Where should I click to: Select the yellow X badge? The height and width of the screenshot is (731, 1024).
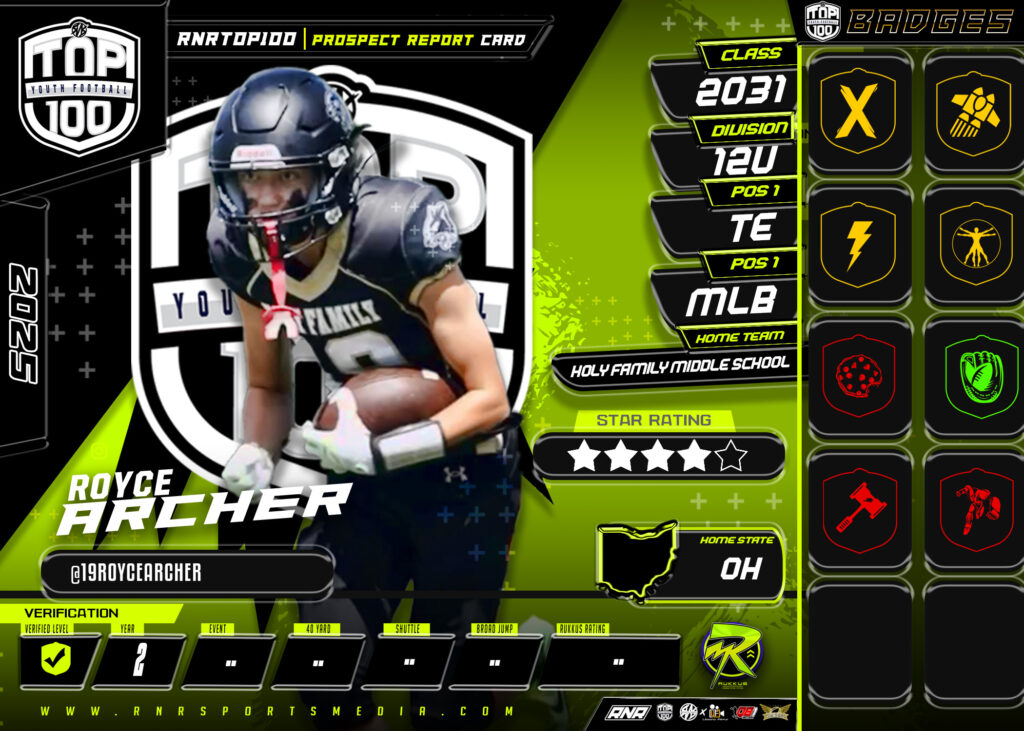(x=857, y=111)
